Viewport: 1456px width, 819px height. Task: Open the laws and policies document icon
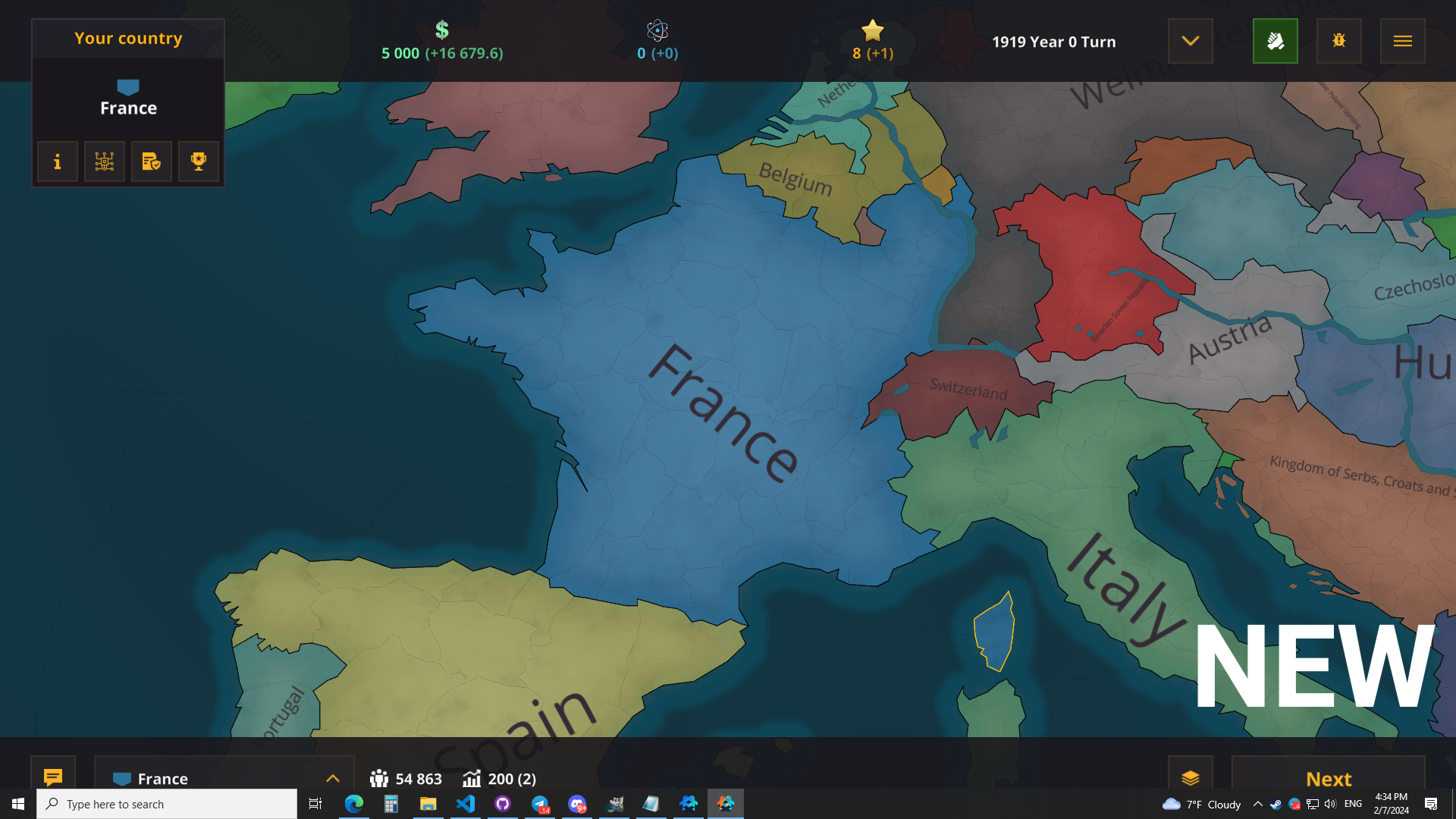[151, 162]
